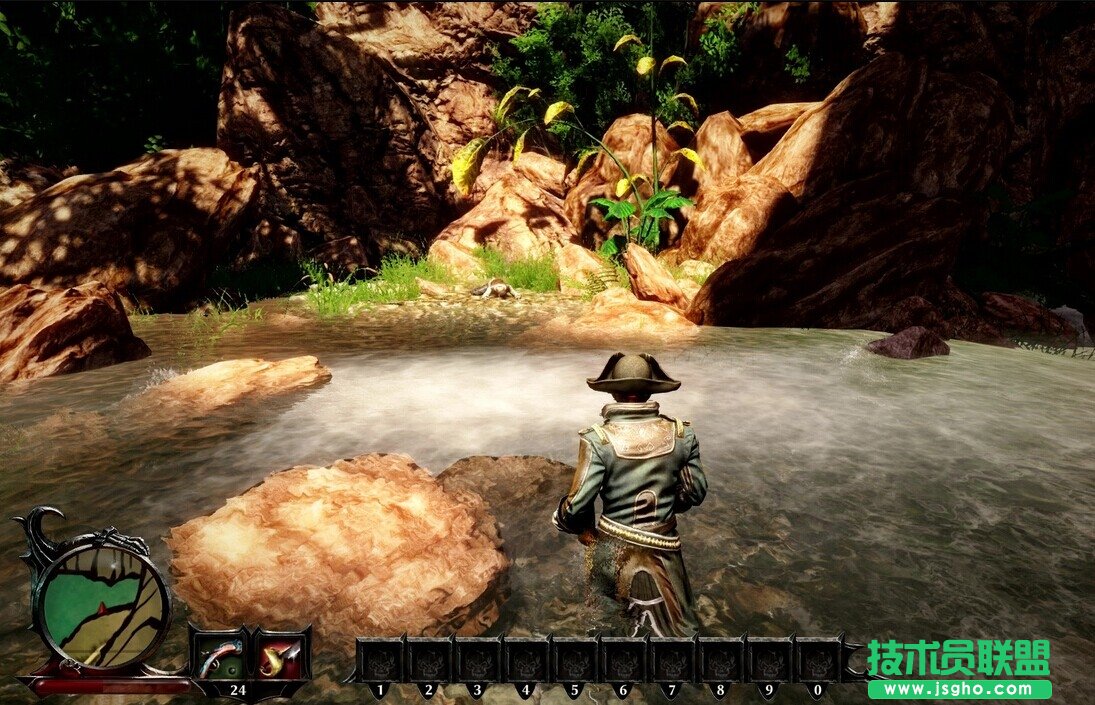Select the sabre sword weapon slot
1095x705 pixels.
tap(280, 656)
